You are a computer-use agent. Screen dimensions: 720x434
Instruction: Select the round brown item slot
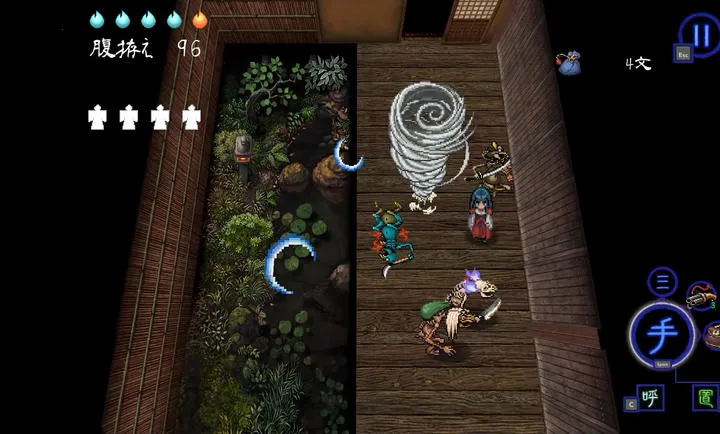[x=712, y=335]
